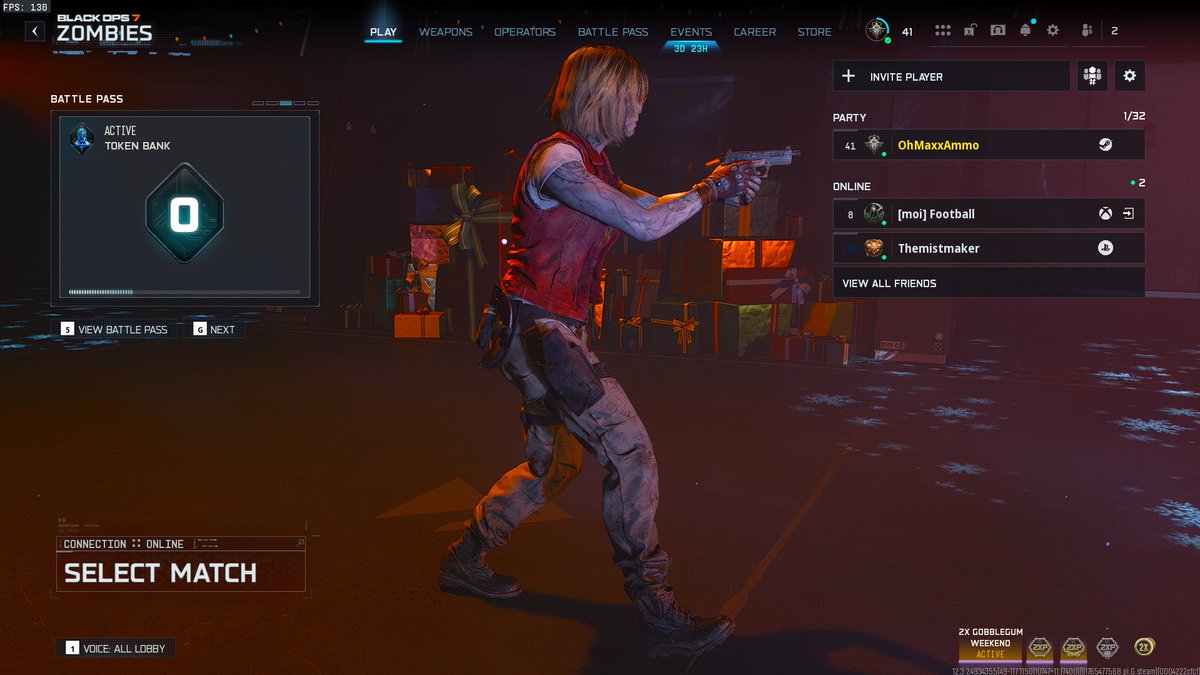The image size is (1200, 675).
Task: Open party settings gear beside Invite Player
Action: click(x=1130, y=76)
